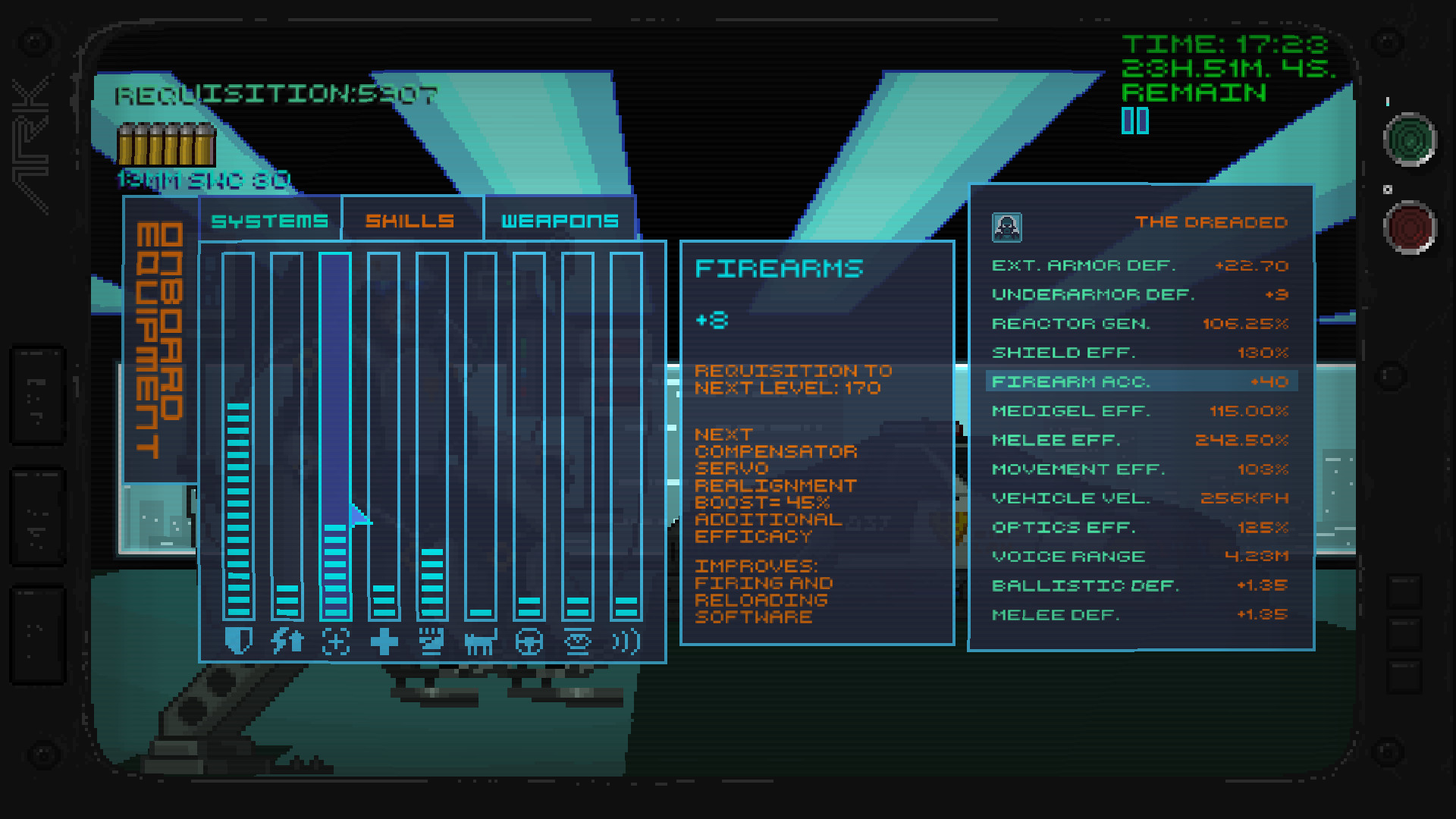Select the fist melee skill icon
This screenshot has height=819, width=1456.
click(x=431, y=641)
